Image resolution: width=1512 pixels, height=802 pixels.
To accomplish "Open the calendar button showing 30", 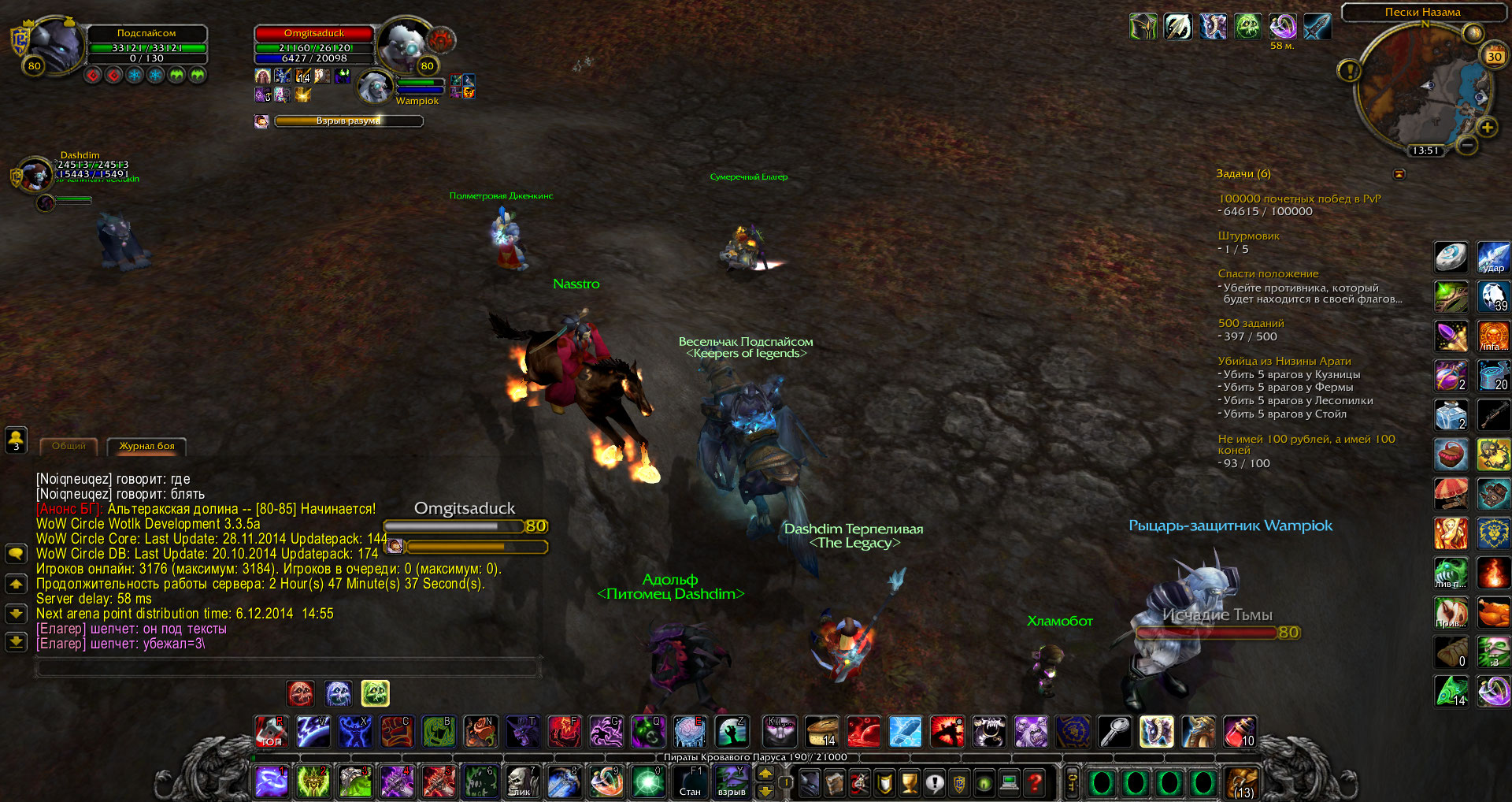I will (1494, 56).
